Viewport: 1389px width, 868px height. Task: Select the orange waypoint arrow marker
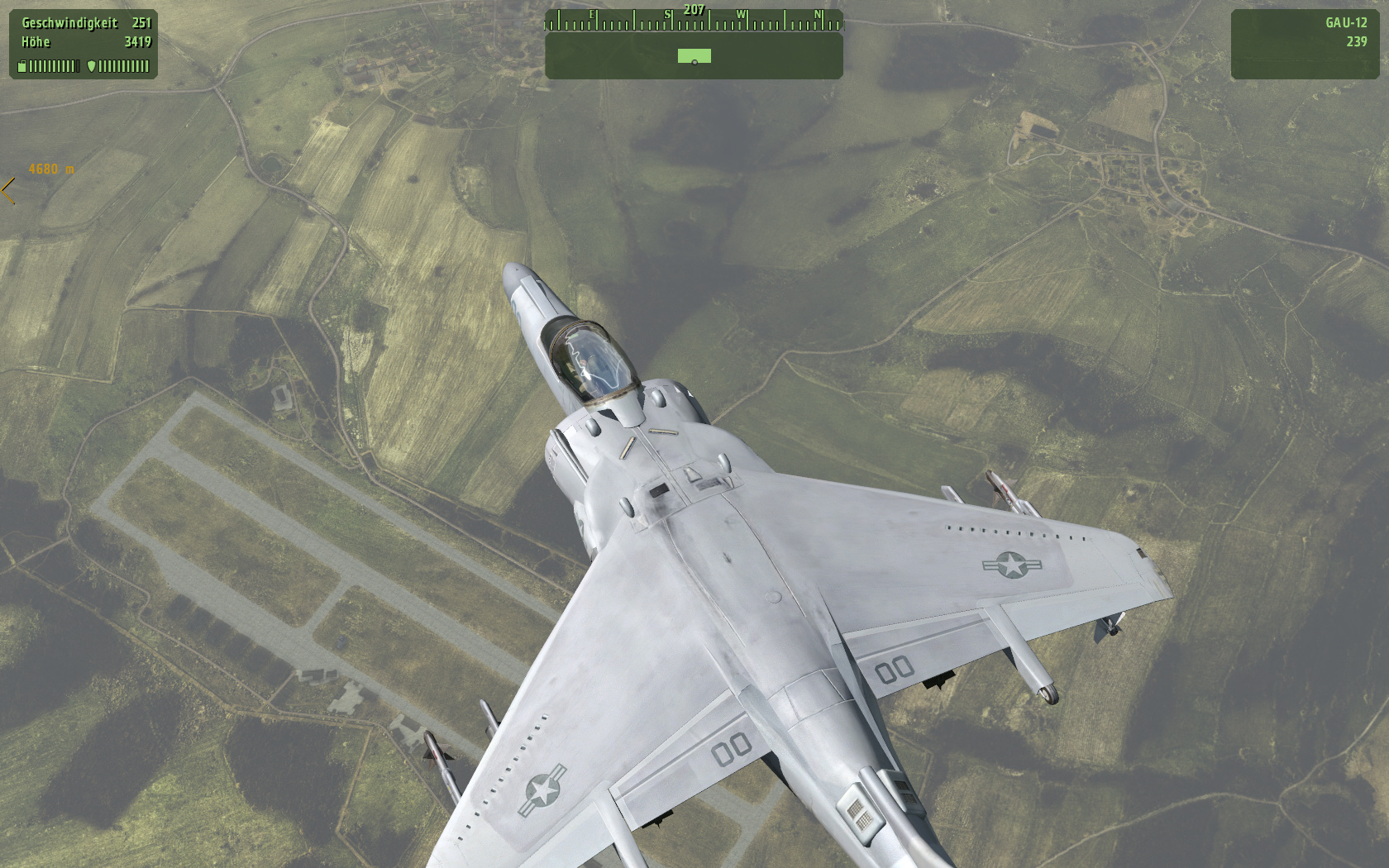[x=8, y=190]
